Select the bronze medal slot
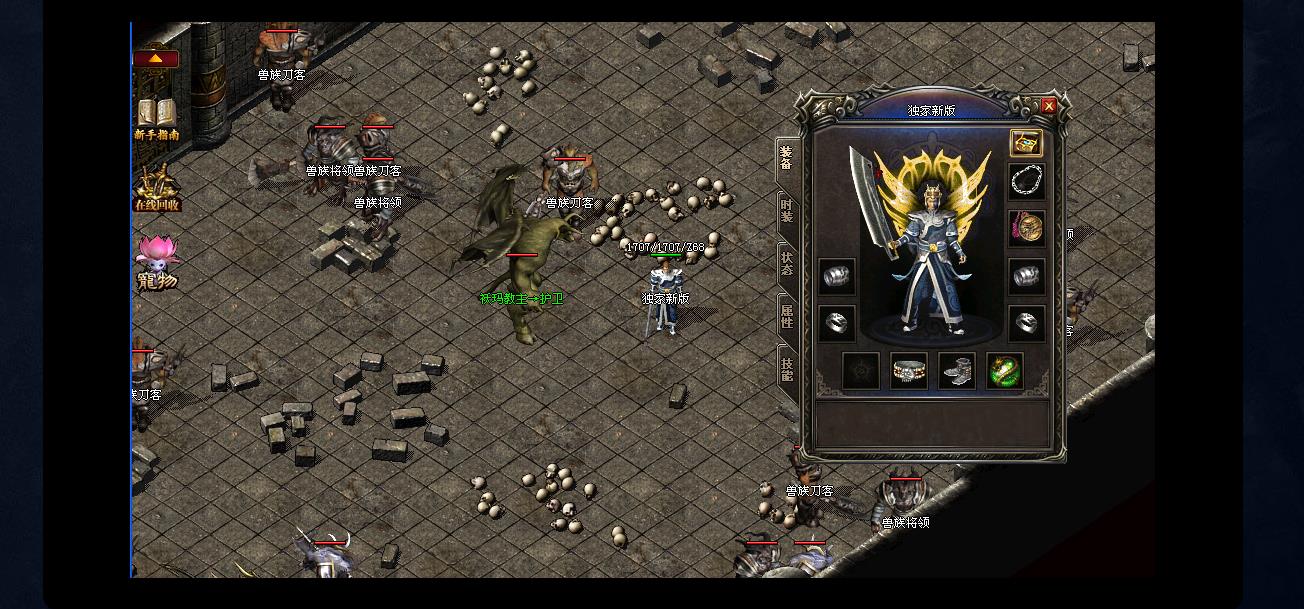The height and width of the screenshot is (609, 1304). tap(1026, 228)
